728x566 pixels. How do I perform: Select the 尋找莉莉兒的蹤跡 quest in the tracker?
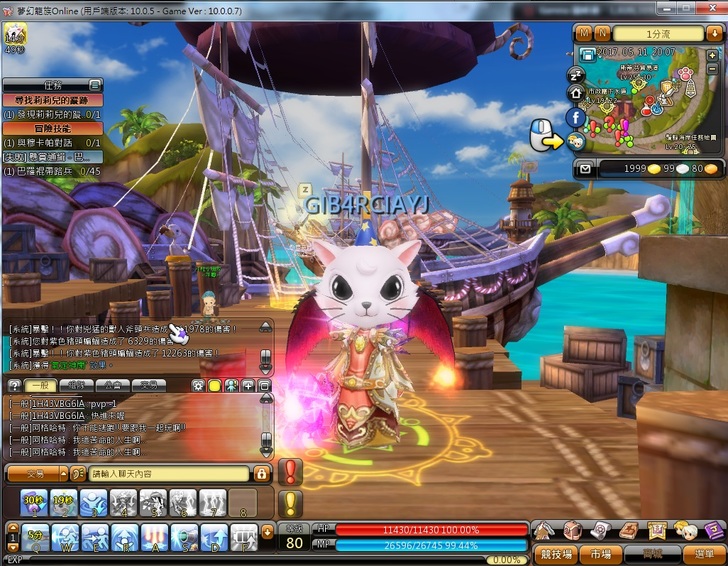[x=52, y=100]
